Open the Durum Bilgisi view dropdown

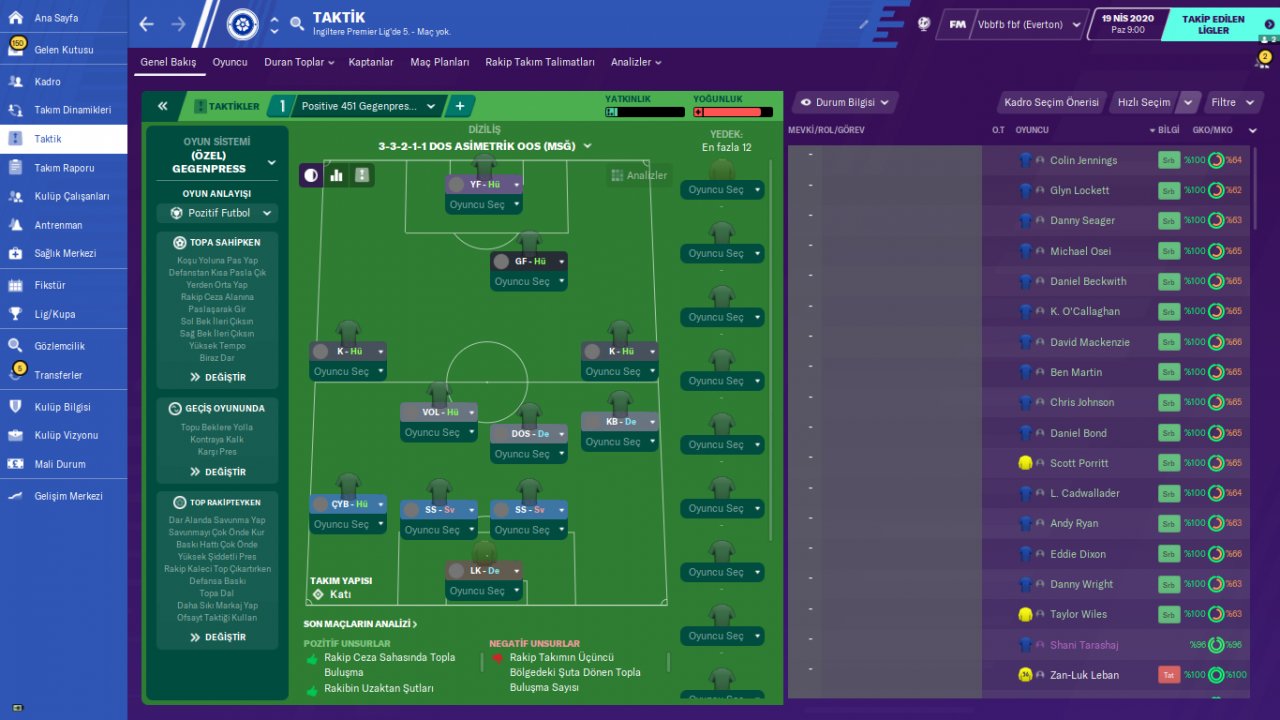point(845,102)
